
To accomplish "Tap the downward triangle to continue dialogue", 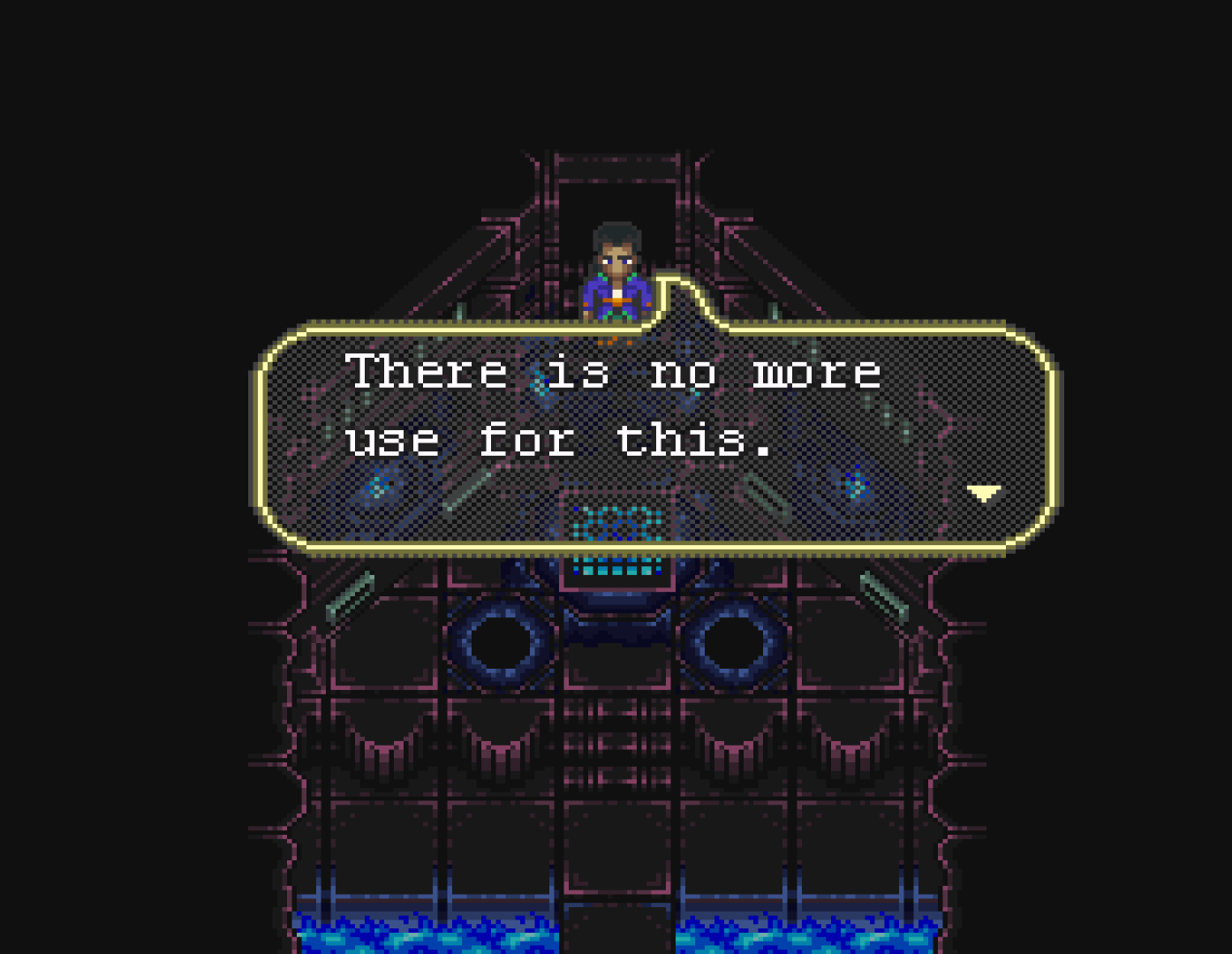I will pyautogui.click(x=983, y=495).
